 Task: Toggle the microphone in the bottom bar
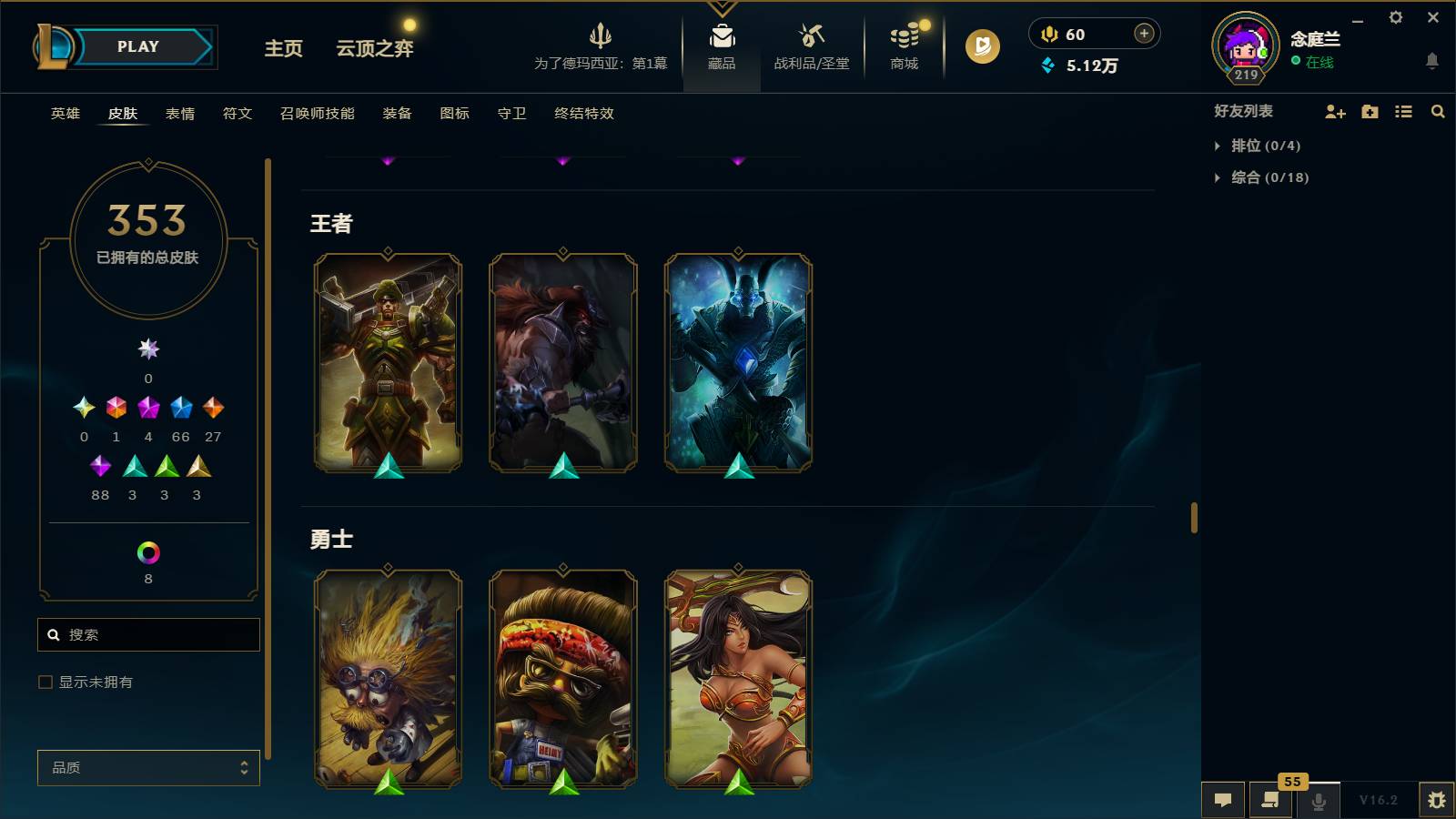pos(1318,800)
